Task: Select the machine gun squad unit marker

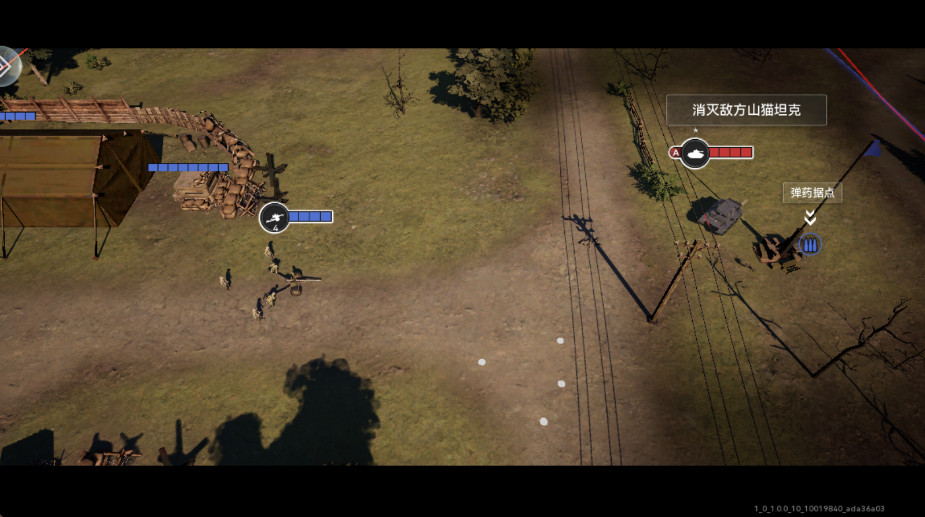Action: [x=275, y=217]
